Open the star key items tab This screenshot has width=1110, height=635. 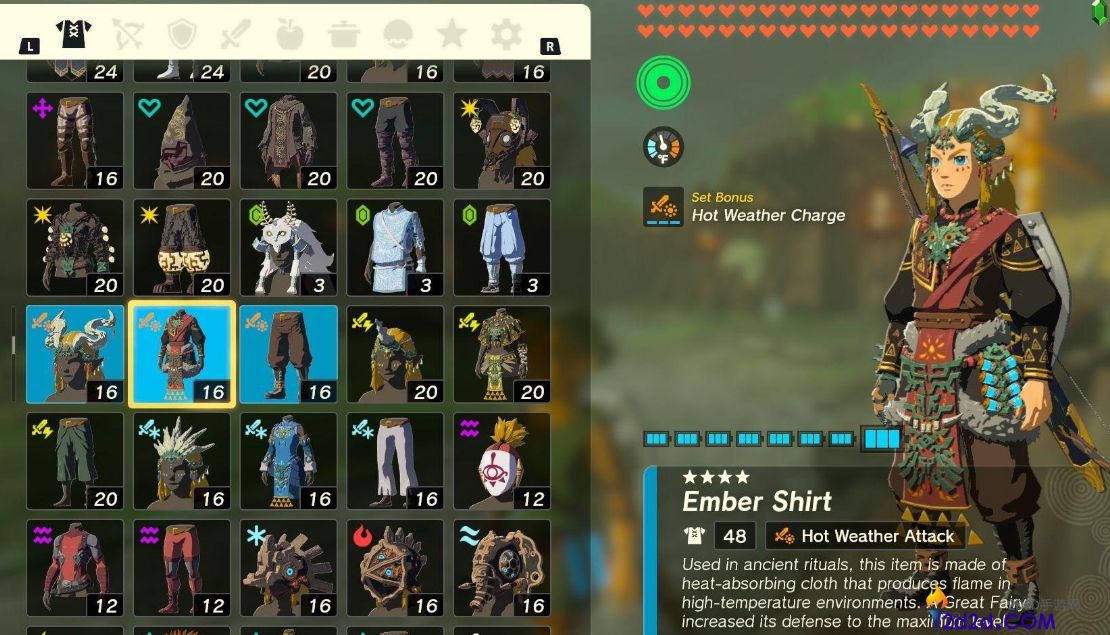point(452,35)
